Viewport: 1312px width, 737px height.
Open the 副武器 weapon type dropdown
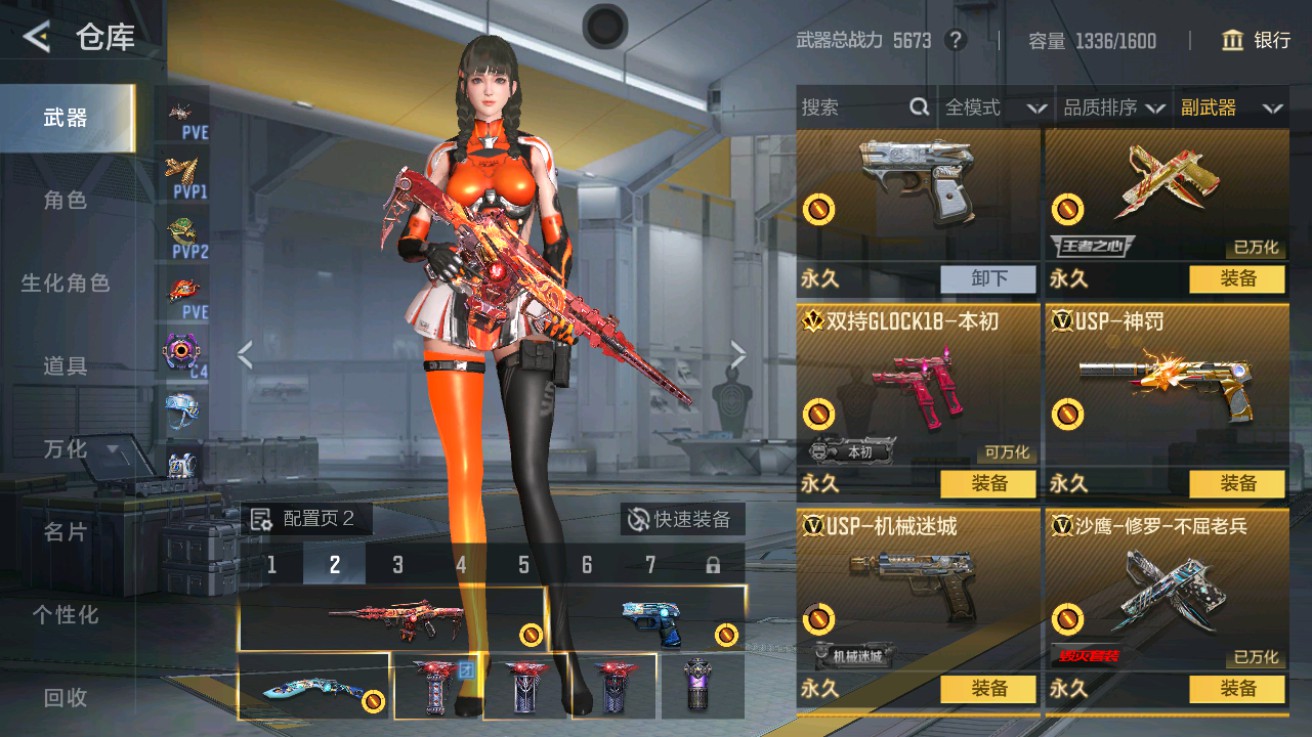pos(1230,108)
